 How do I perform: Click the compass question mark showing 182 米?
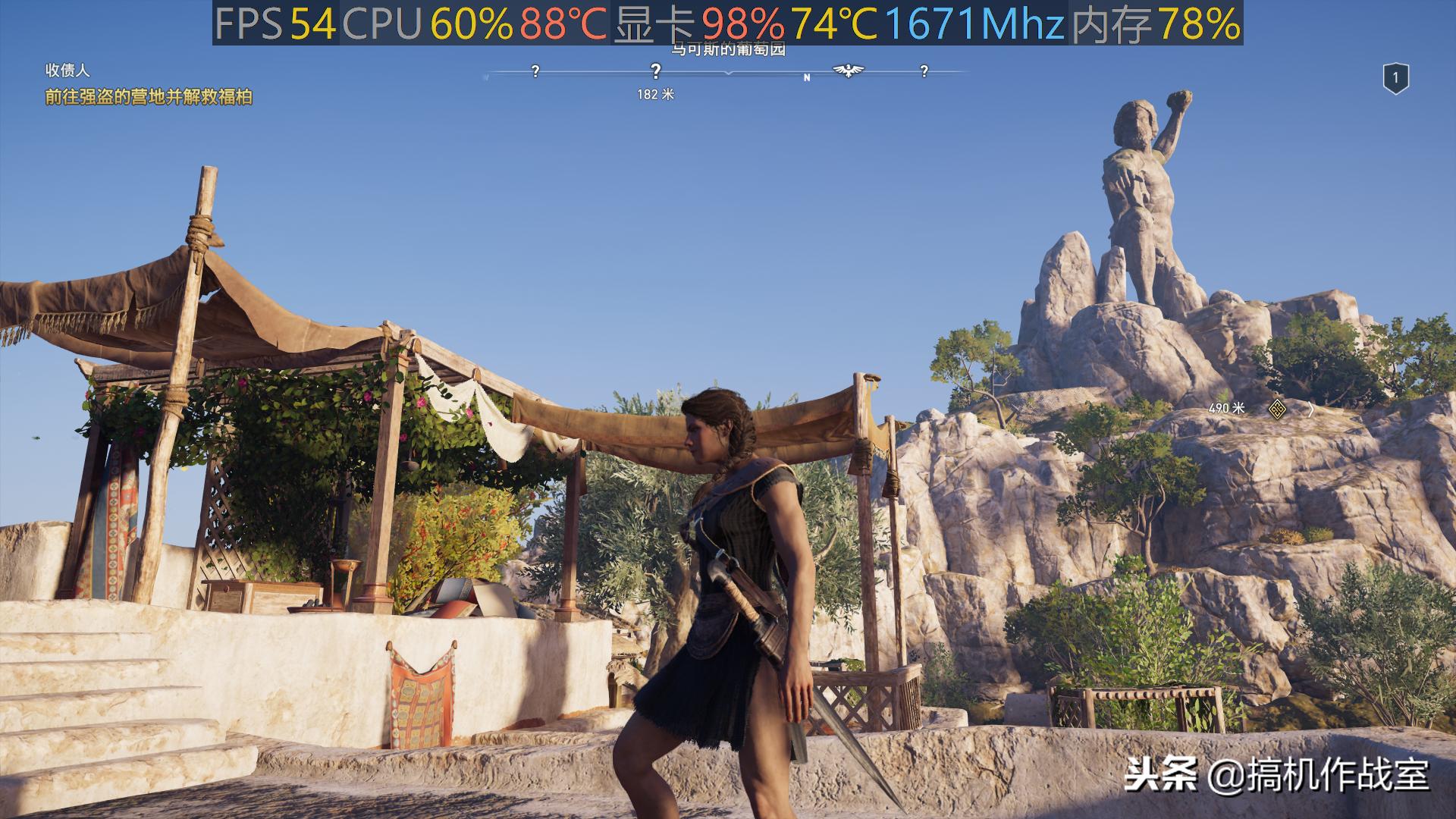pyautogui.click(x=656, y=71)
